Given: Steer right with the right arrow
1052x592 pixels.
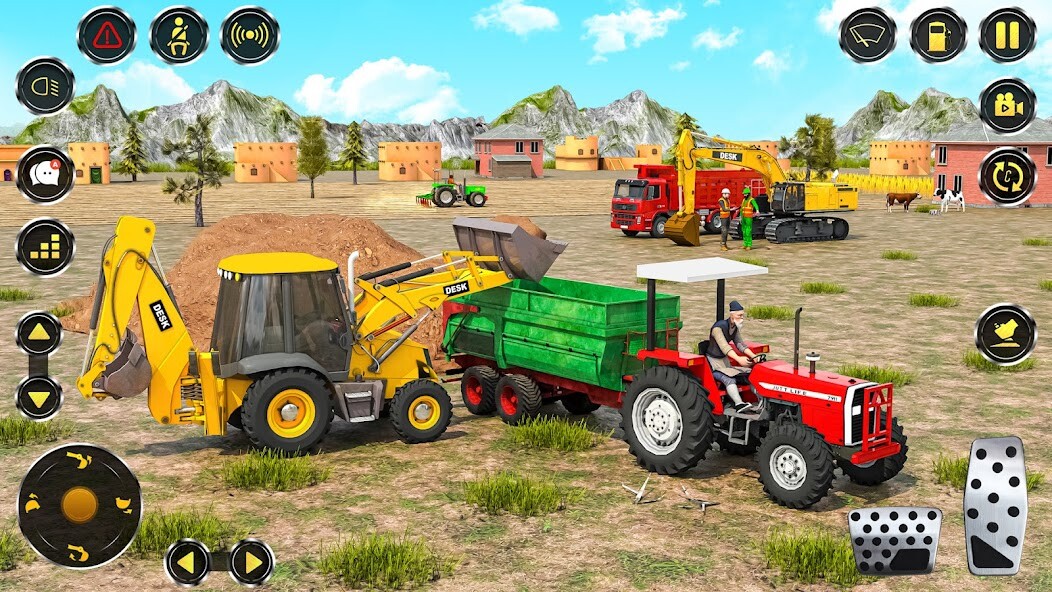Looking at the screenshot, I should (251, 562).
